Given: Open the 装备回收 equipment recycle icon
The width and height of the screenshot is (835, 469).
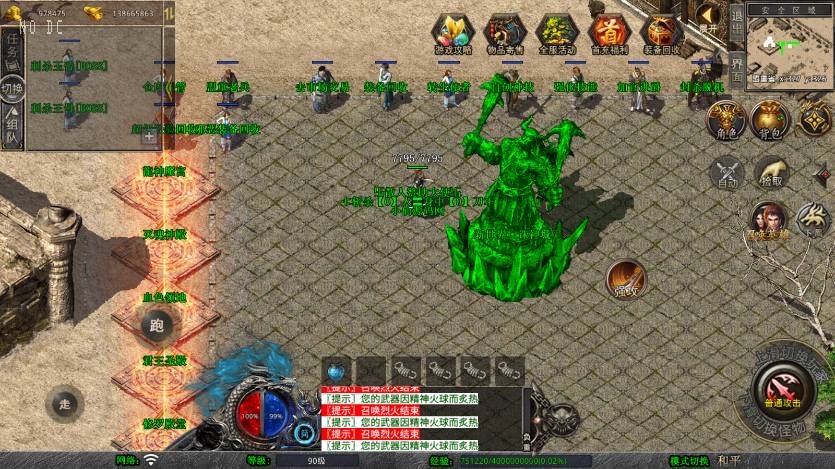Looking at the screenshot, I should coord(661,34).
